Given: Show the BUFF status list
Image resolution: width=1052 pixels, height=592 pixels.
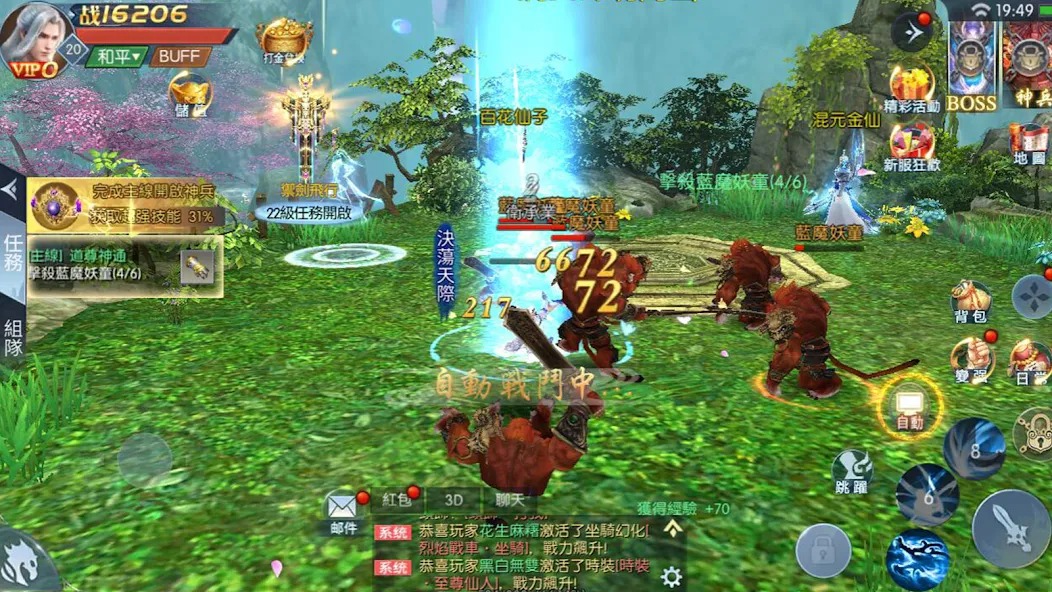Looking at the screenshot, I should 180,57.
